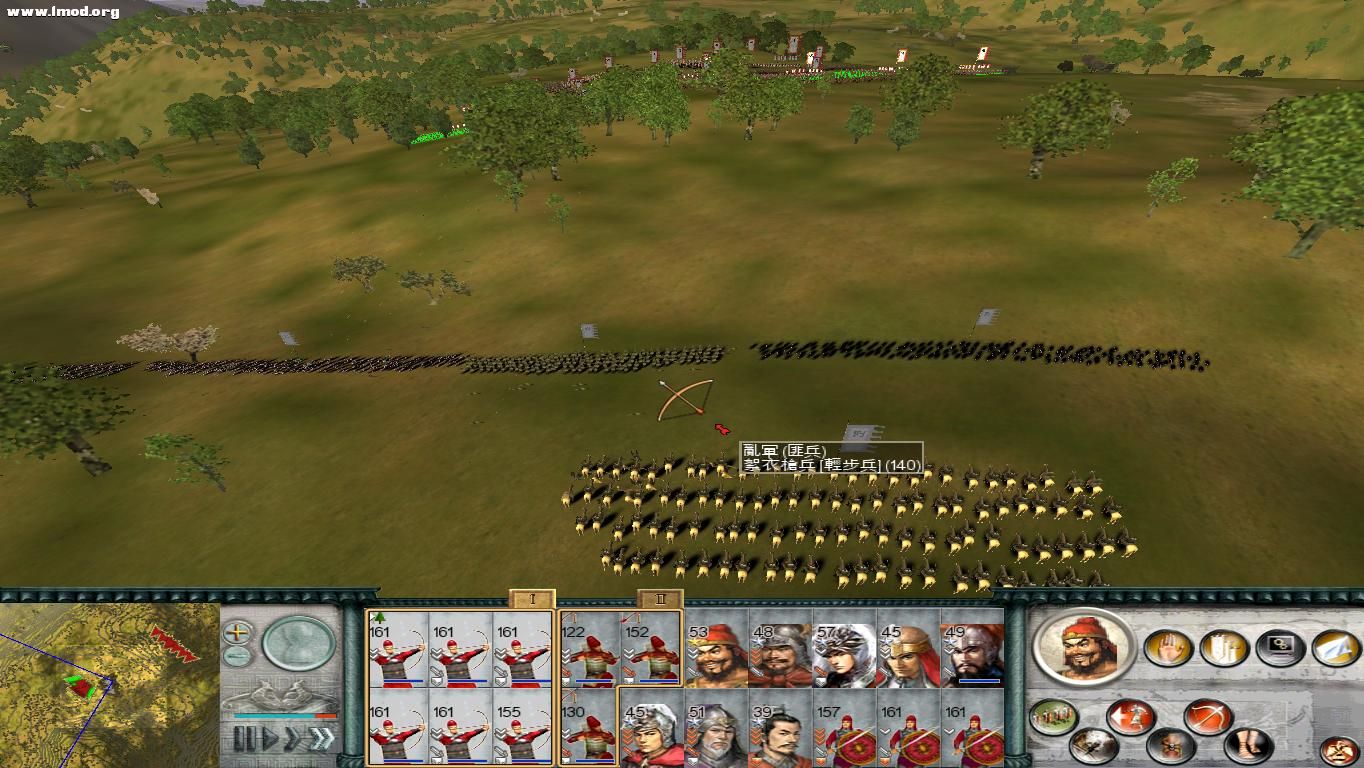This screenshot has width=1364, height=768.
Task: Select group II tab
Action: coord(660,599)
